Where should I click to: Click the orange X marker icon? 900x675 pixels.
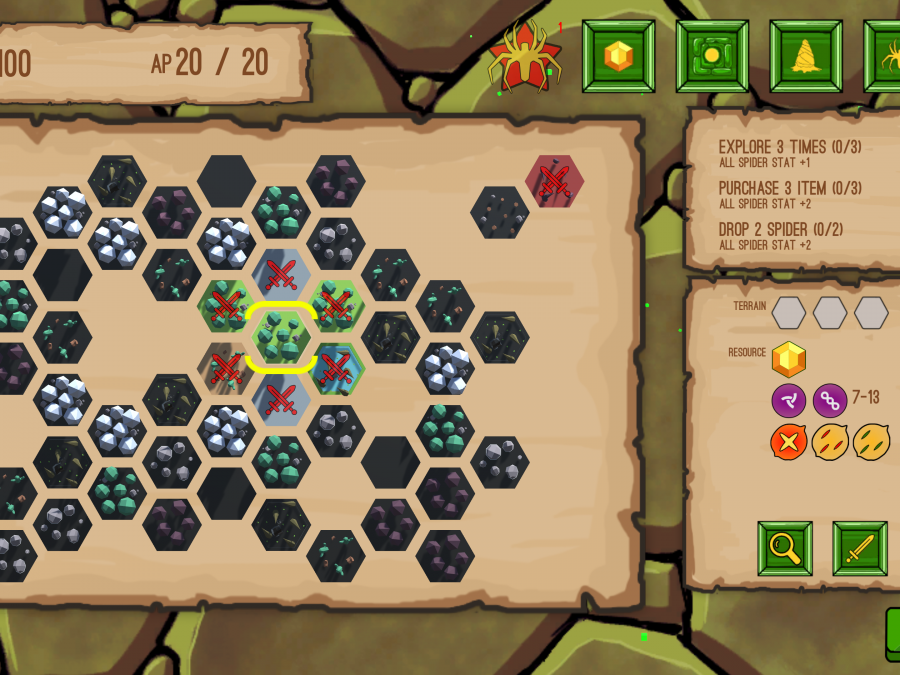tap(789, 442)
